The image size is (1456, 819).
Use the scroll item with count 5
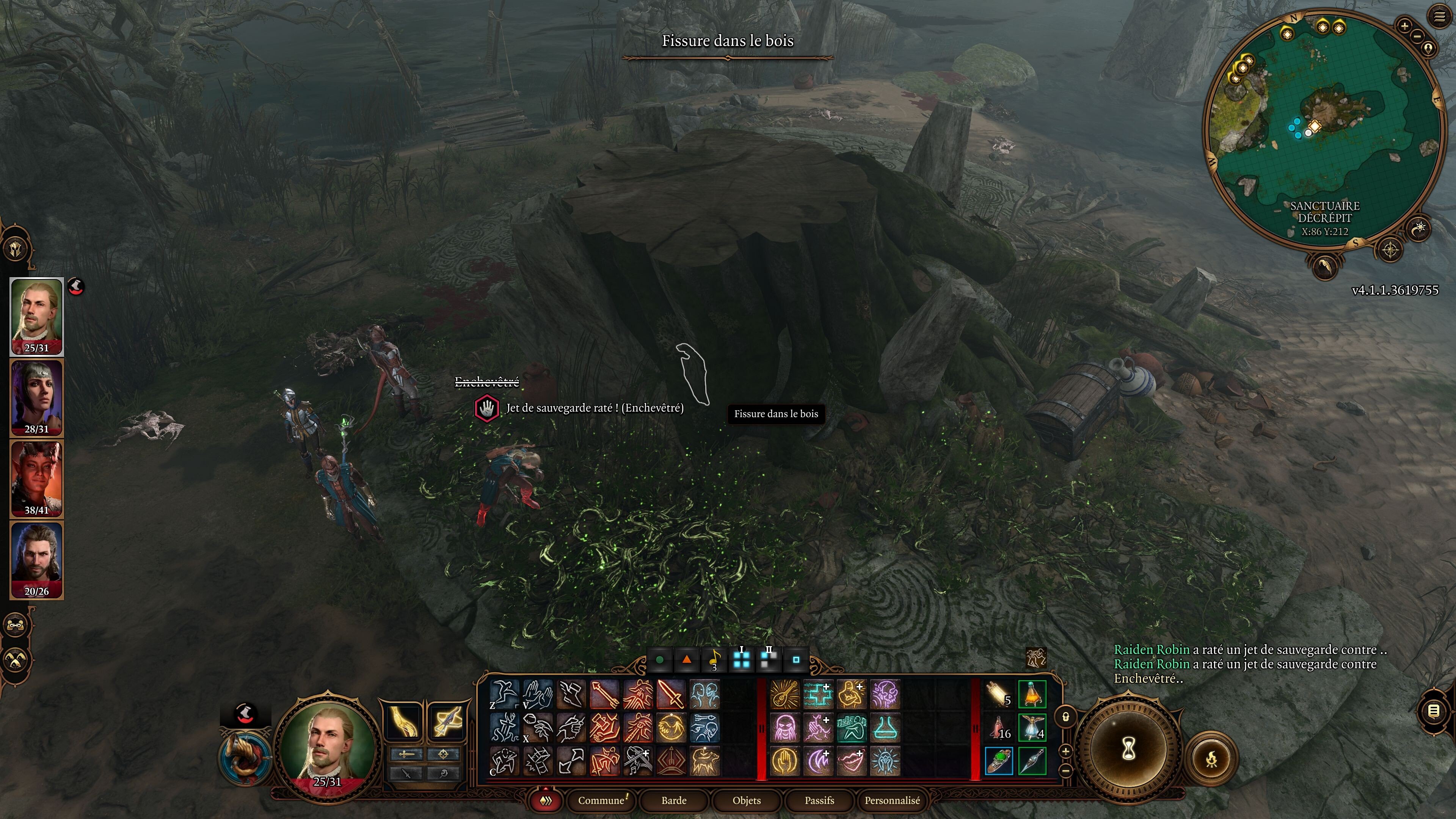point(998,694)
